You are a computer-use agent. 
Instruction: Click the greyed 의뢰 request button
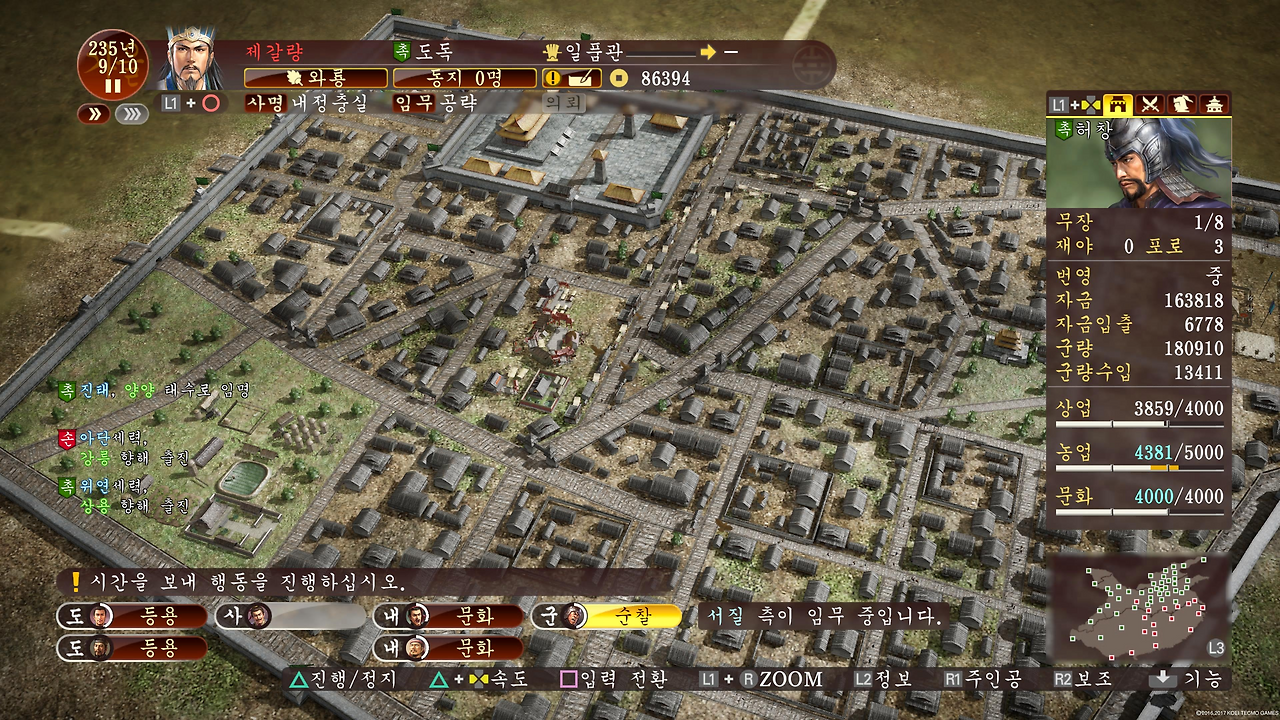tap(562, 102)
